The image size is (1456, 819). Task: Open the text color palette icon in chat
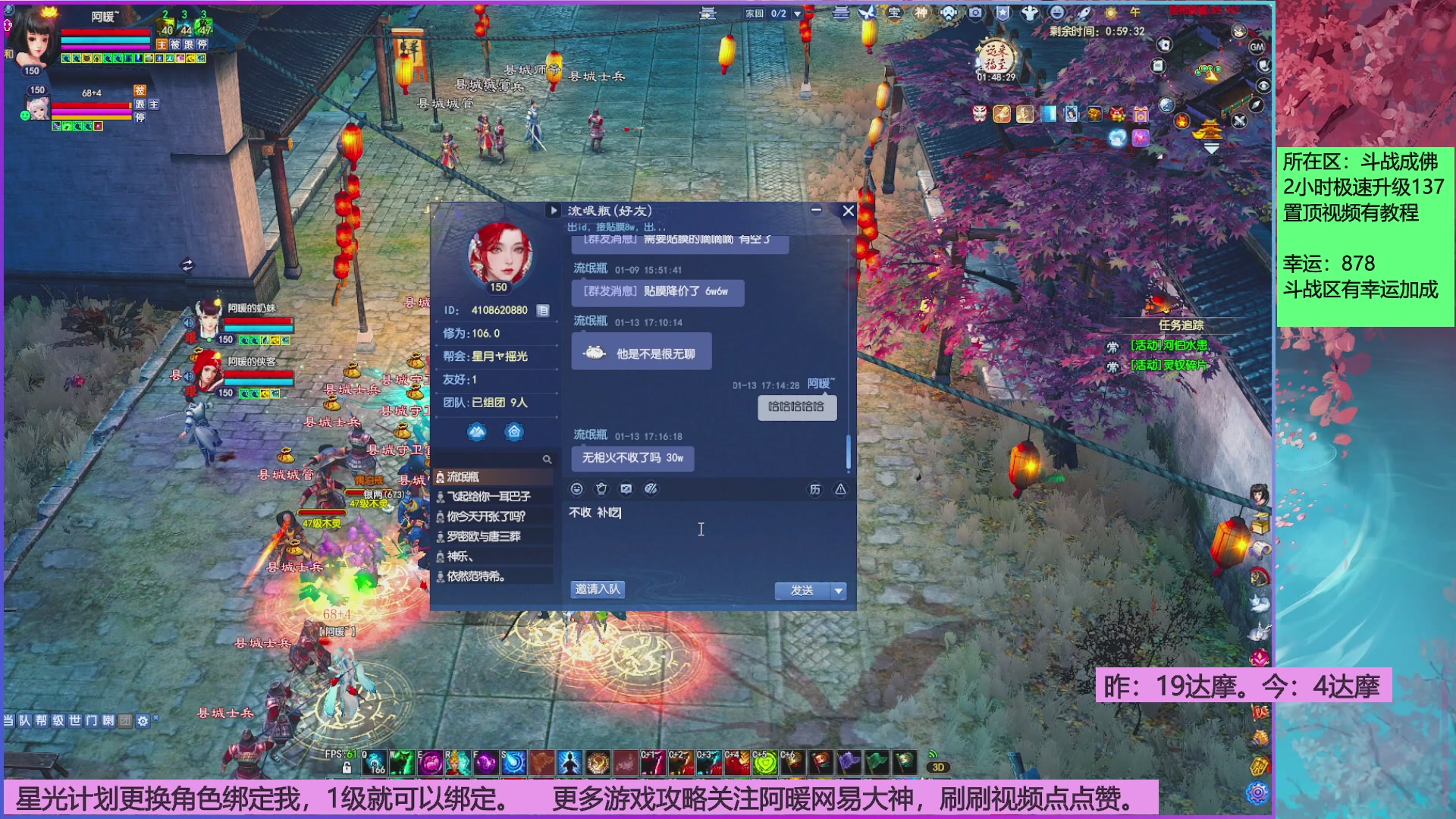click(651, 489)
